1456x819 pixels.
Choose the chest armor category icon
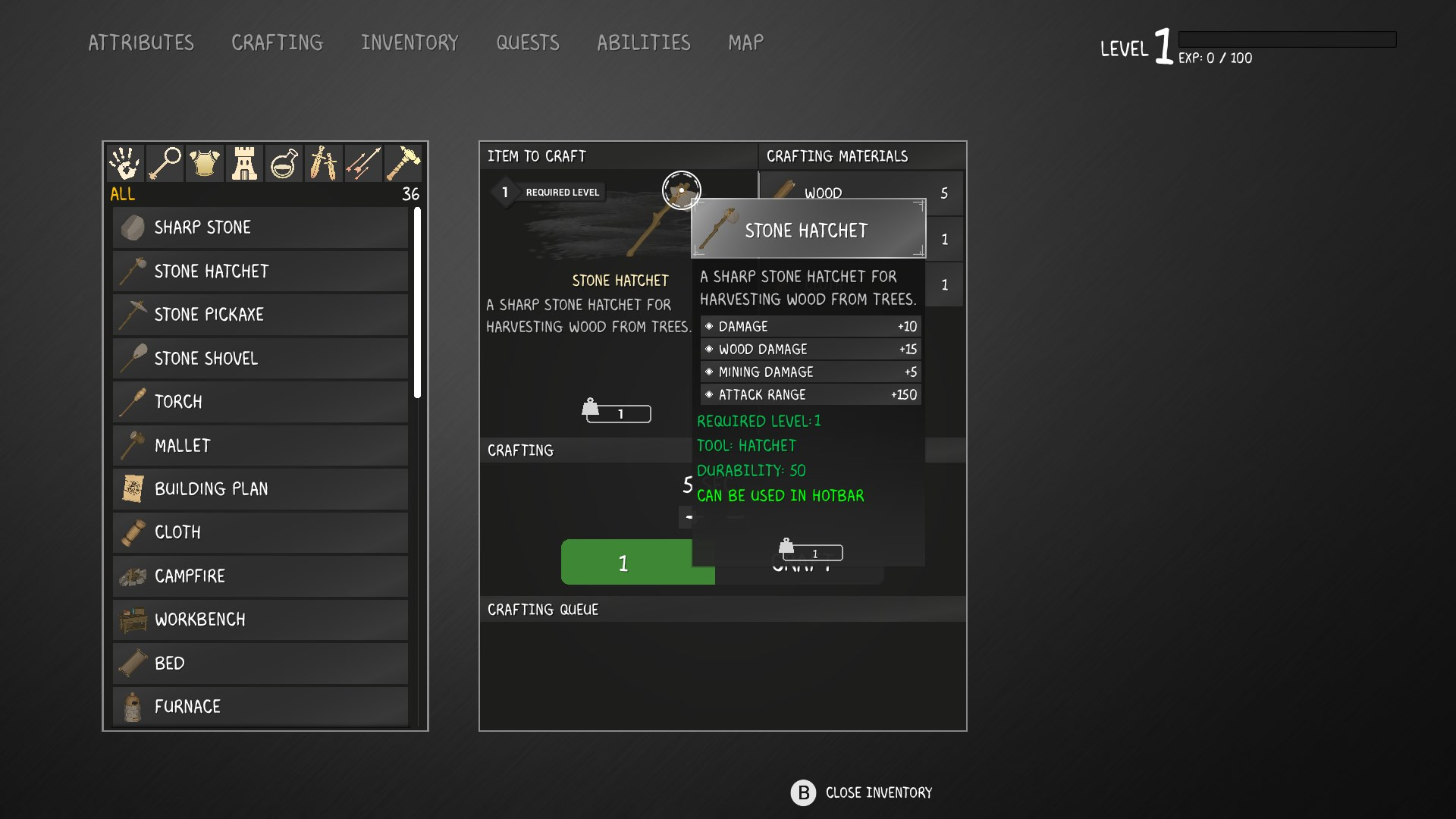click(205, 163)
